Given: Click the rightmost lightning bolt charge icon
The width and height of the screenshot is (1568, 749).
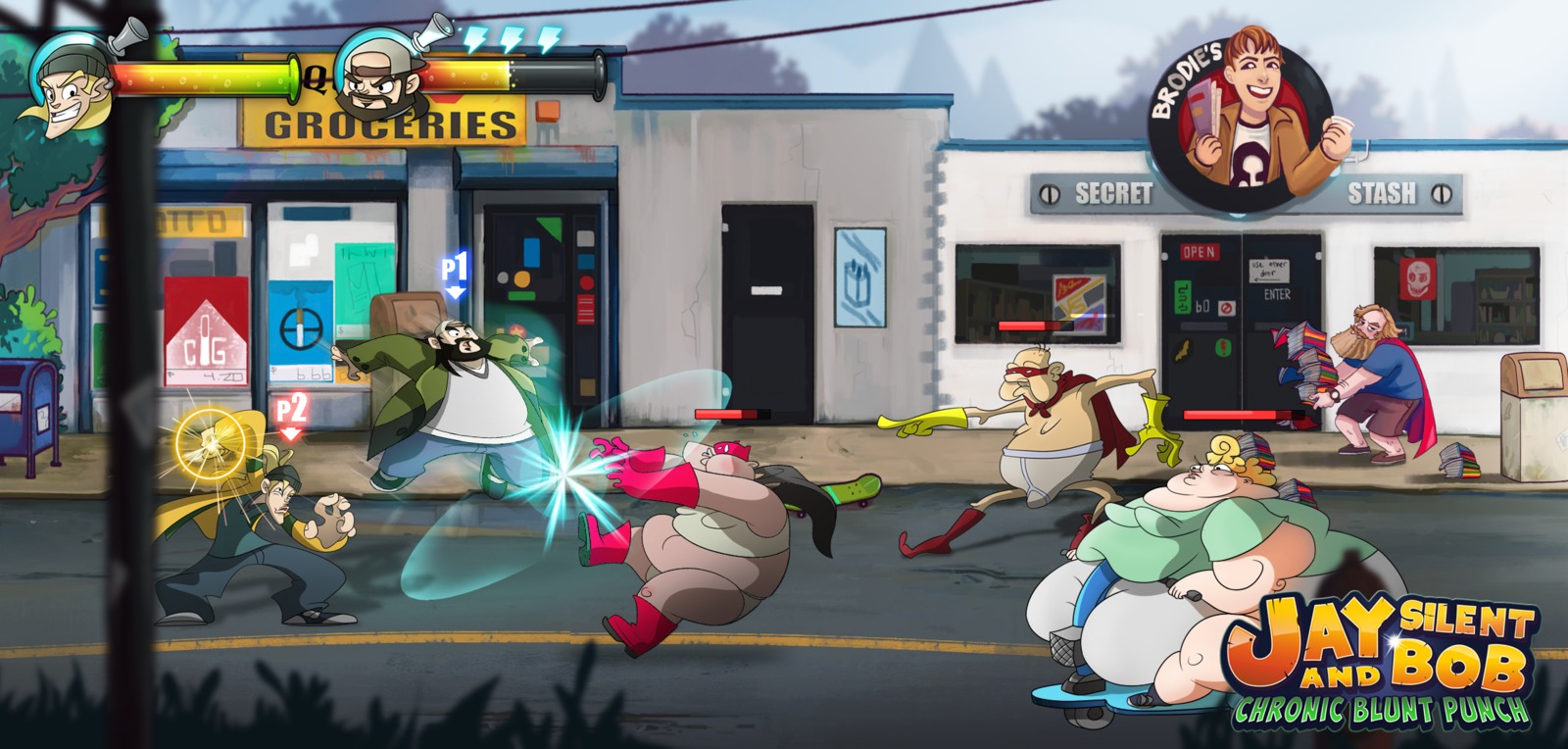Looking at the screenshot, I should 547,37.
